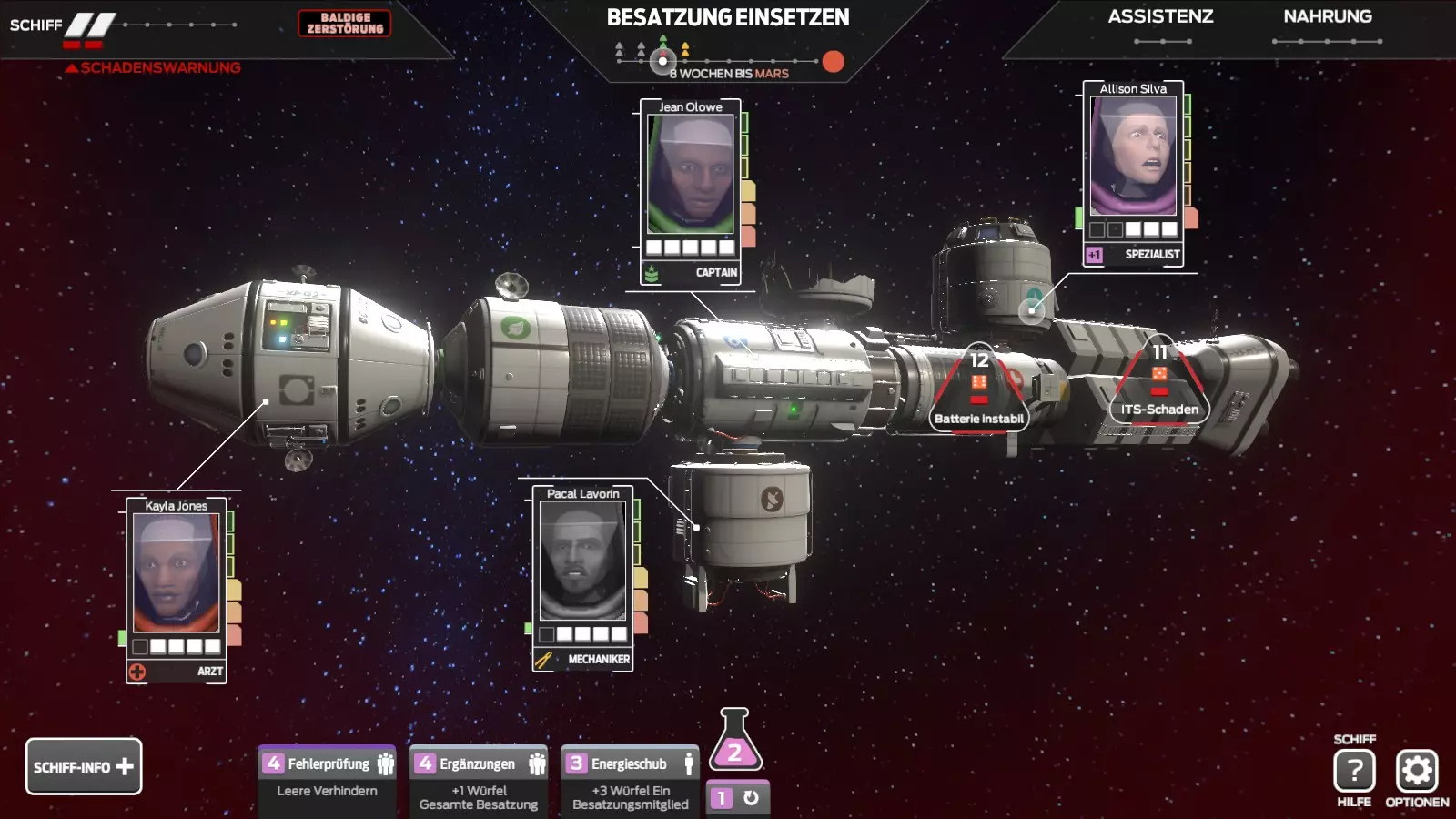Select the ITS-Schaden hazard marker
The height and width of the screenshot is (819, 1456).
pyautogui.click(x=1159, y=387)
